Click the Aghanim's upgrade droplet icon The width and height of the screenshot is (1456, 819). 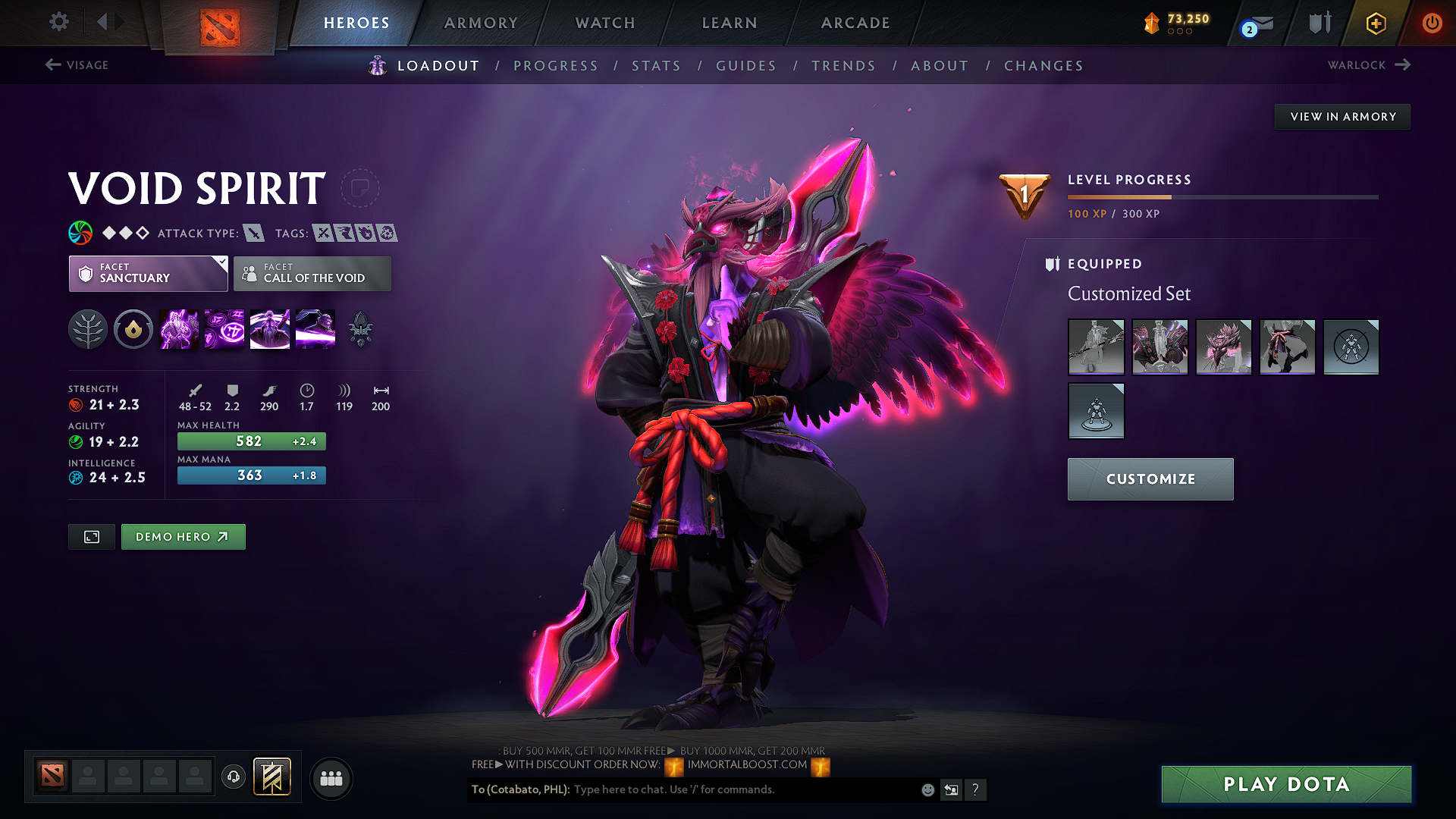133,329
